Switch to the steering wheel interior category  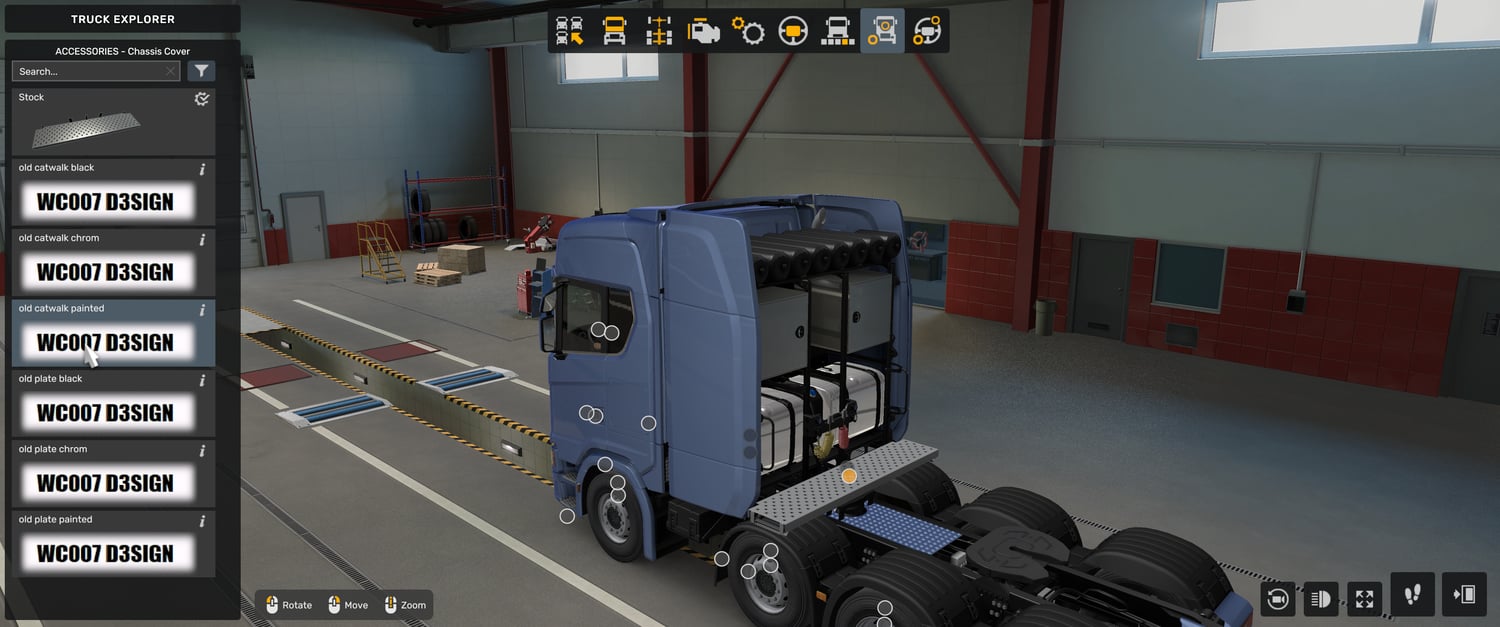coord(793,31)
